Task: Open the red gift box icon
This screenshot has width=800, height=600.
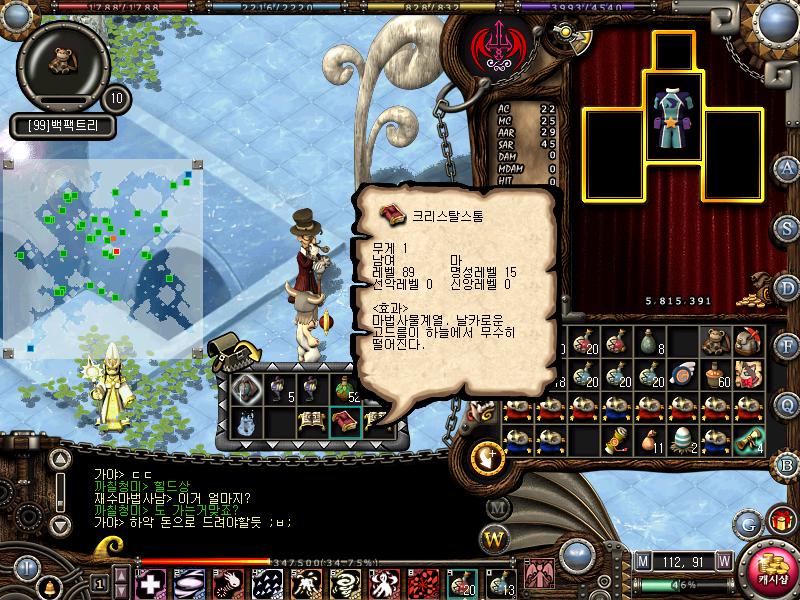Action: coord(780,520)
